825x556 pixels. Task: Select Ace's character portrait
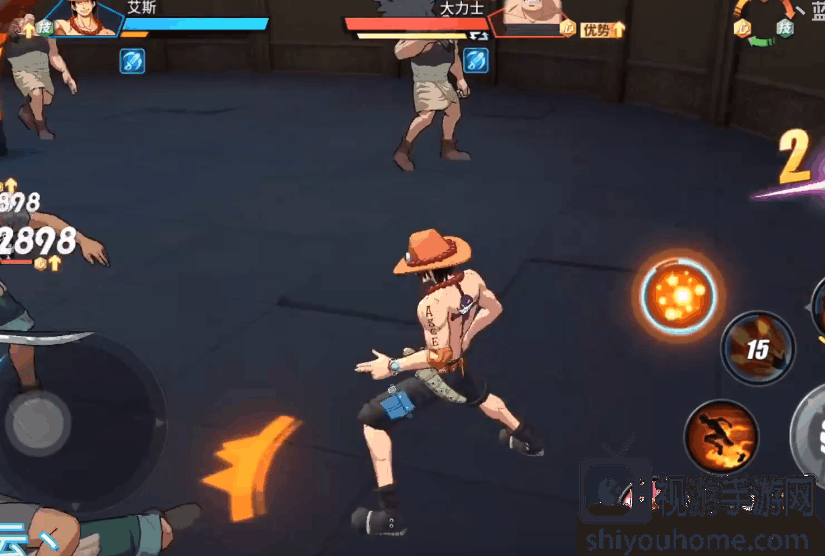[x=89, y=17]
